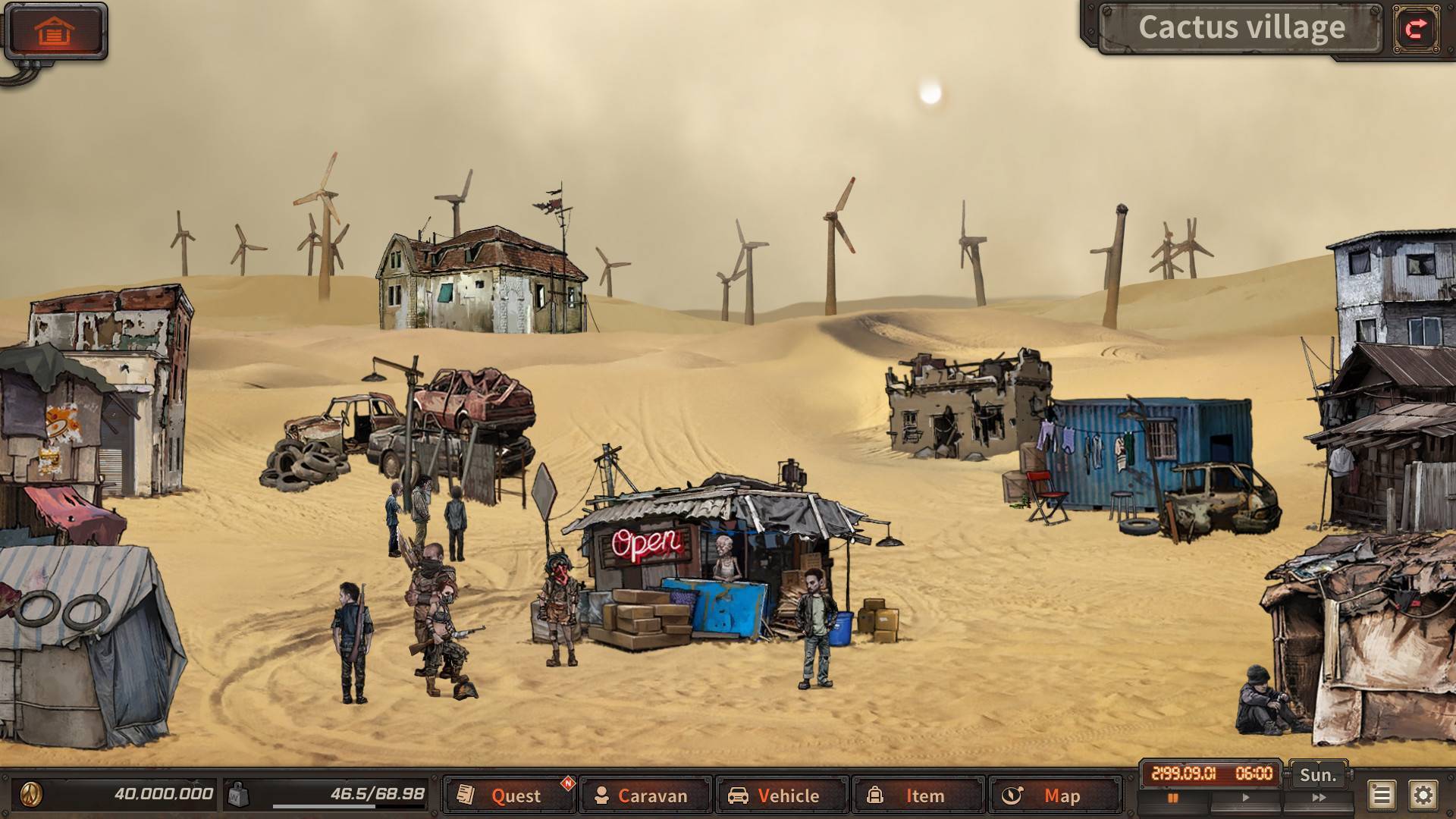The height and width of the screenshot is (819, 1456).
Task: Show the Vehicle screen
Action: point(781,795)
